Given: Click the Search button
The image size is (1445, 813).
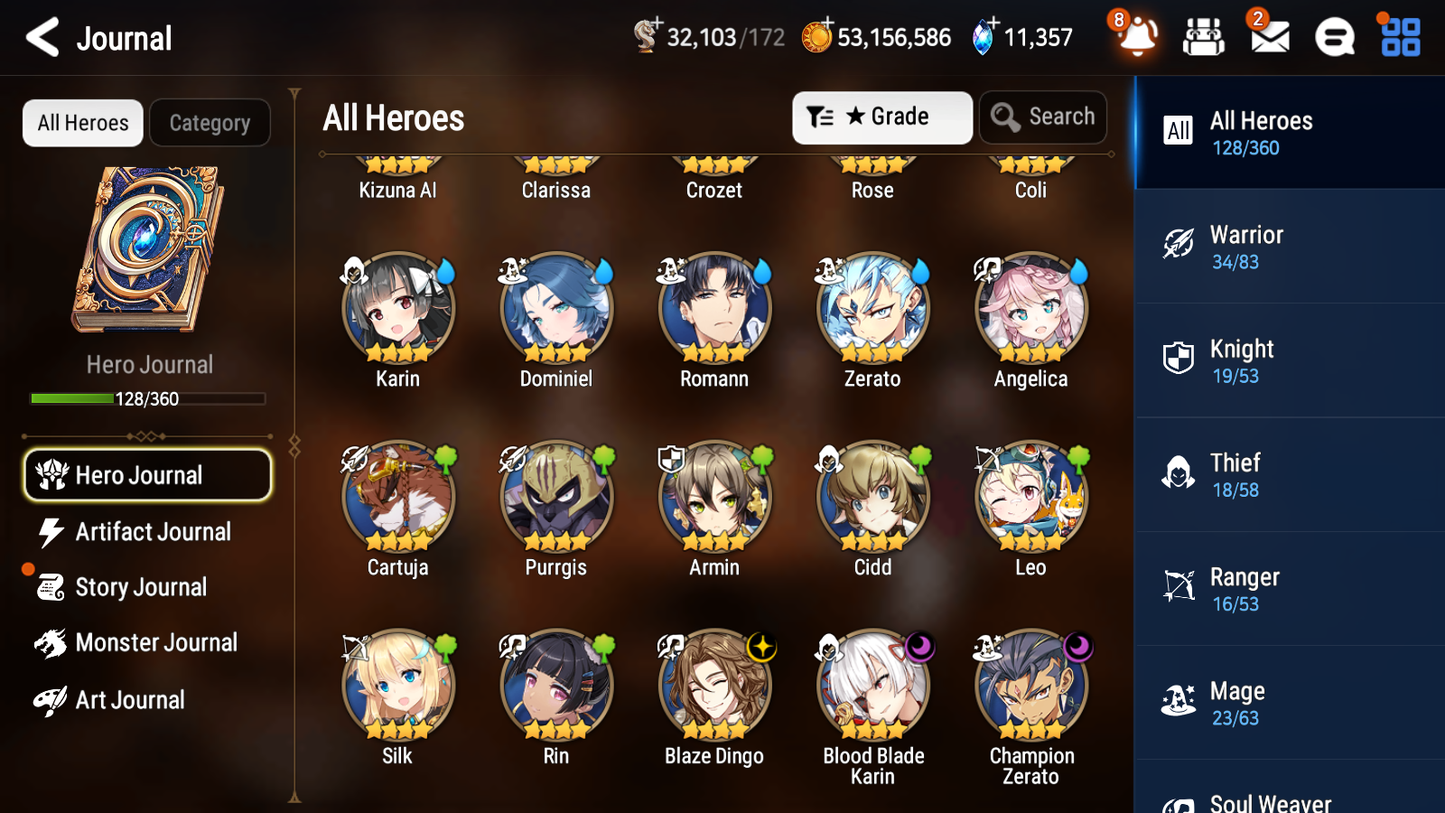Looking at the screenshot, I should click(1043, 117).
